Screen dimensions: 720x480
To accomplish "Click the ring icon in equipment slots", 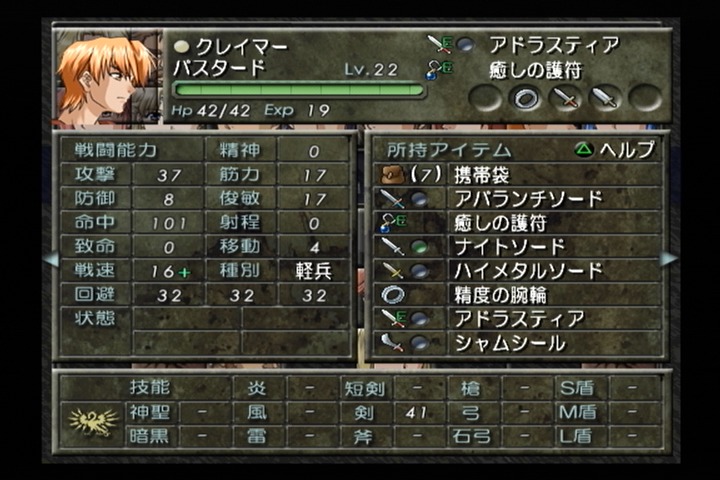I will [x=526, y=97].
